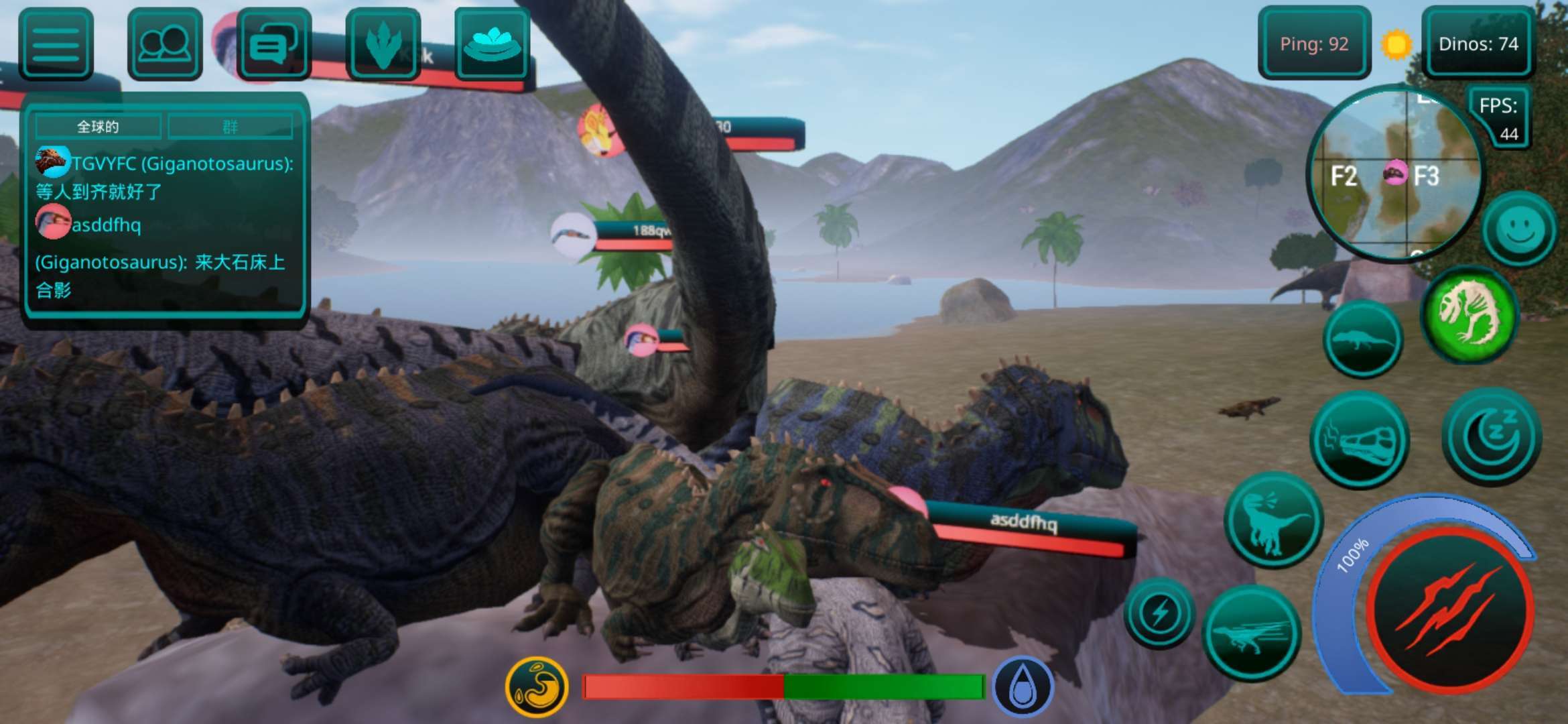Open the hamburger main menu
The image size is (1568, 724).
coord(56,44)
